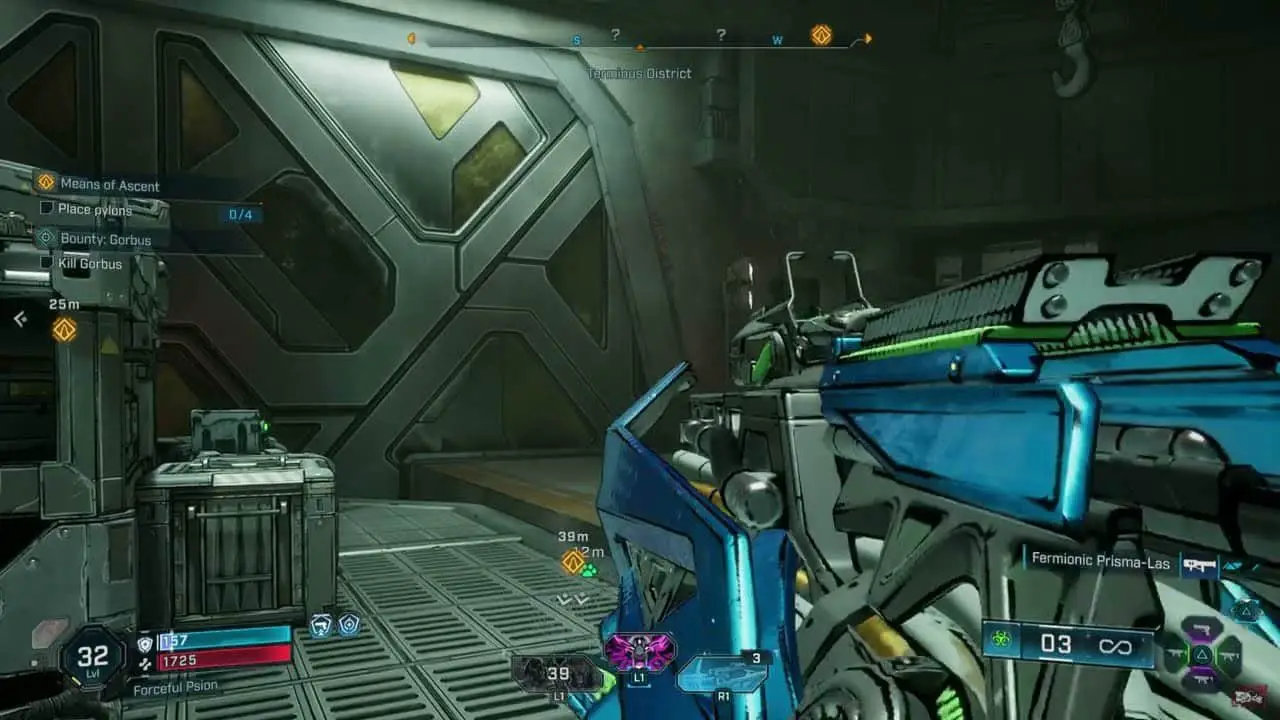Switch to the left green weapon slot
This screenshot has height=720, width=1280.
[x=1177, y=656]
